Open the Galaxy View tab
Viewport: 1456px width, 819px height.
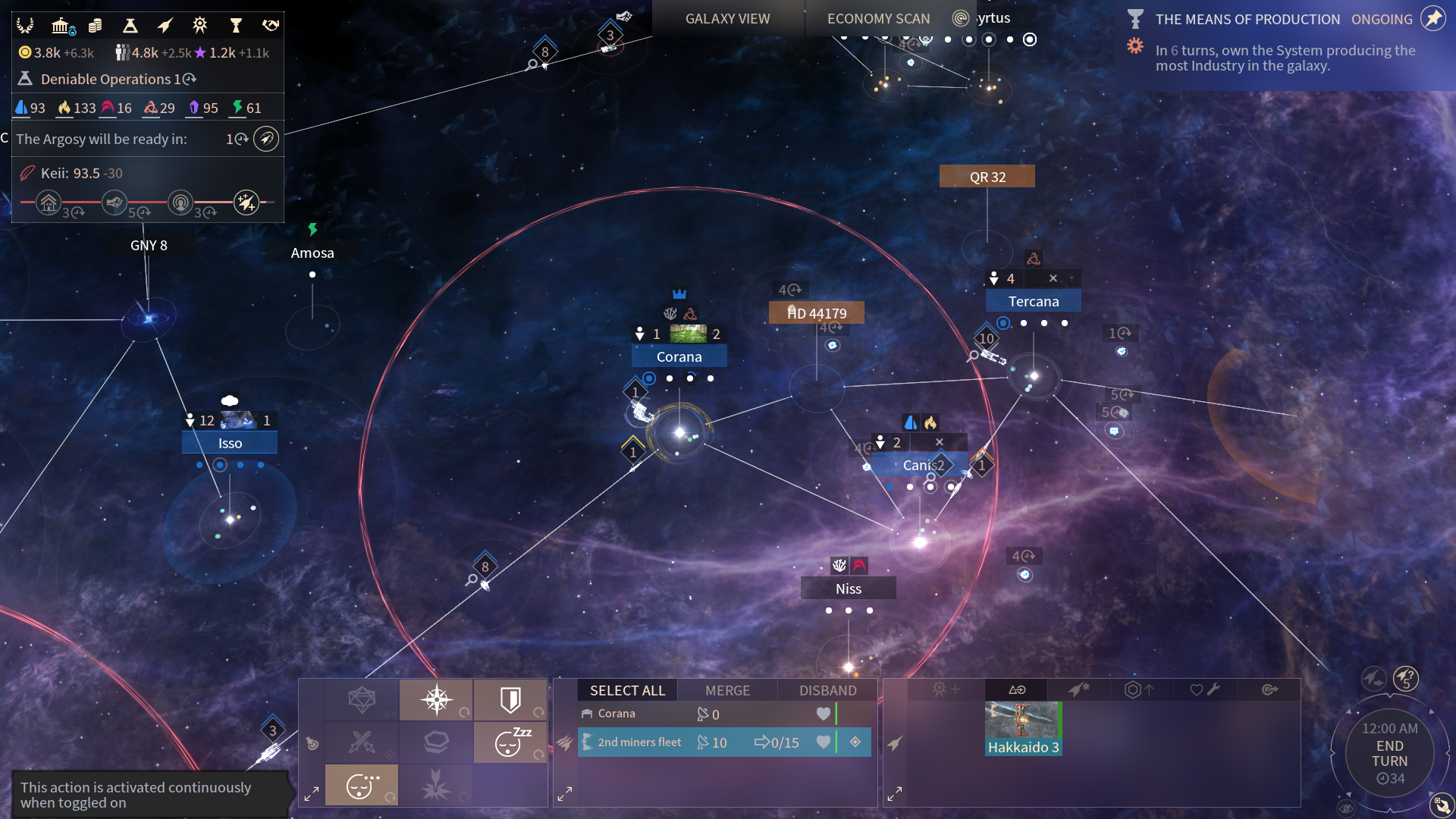(727, 18)
